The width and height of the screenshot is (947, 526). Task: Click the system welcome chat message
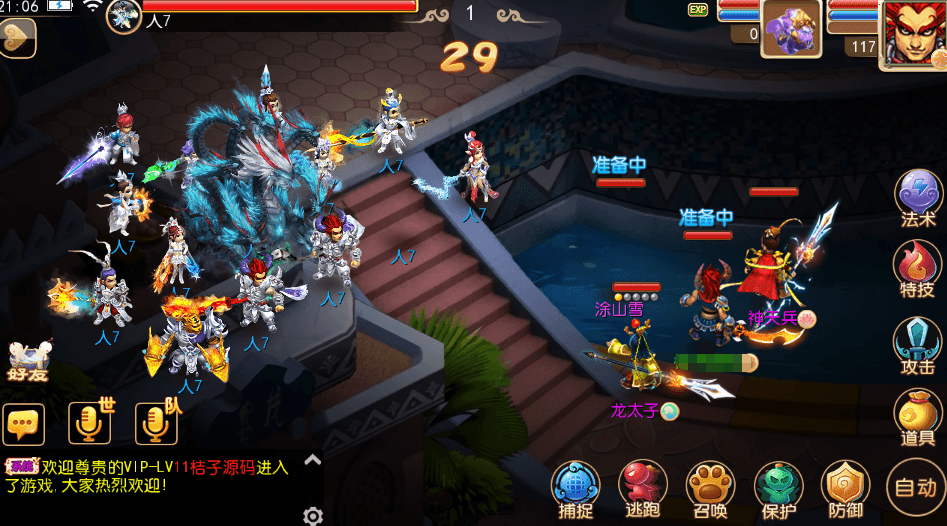point(150,475)
